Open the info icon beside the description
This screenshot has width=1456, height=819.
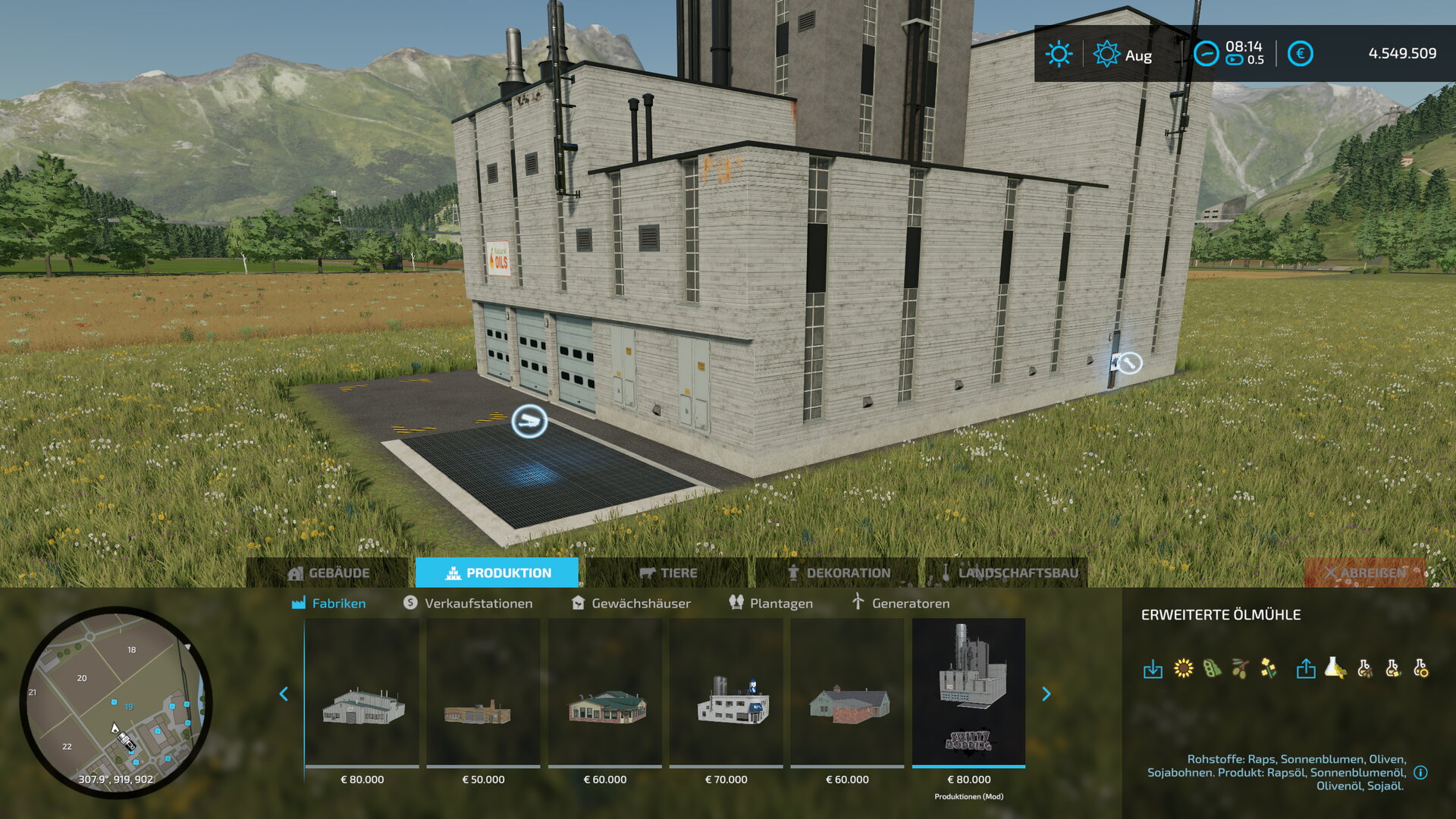1421,773
